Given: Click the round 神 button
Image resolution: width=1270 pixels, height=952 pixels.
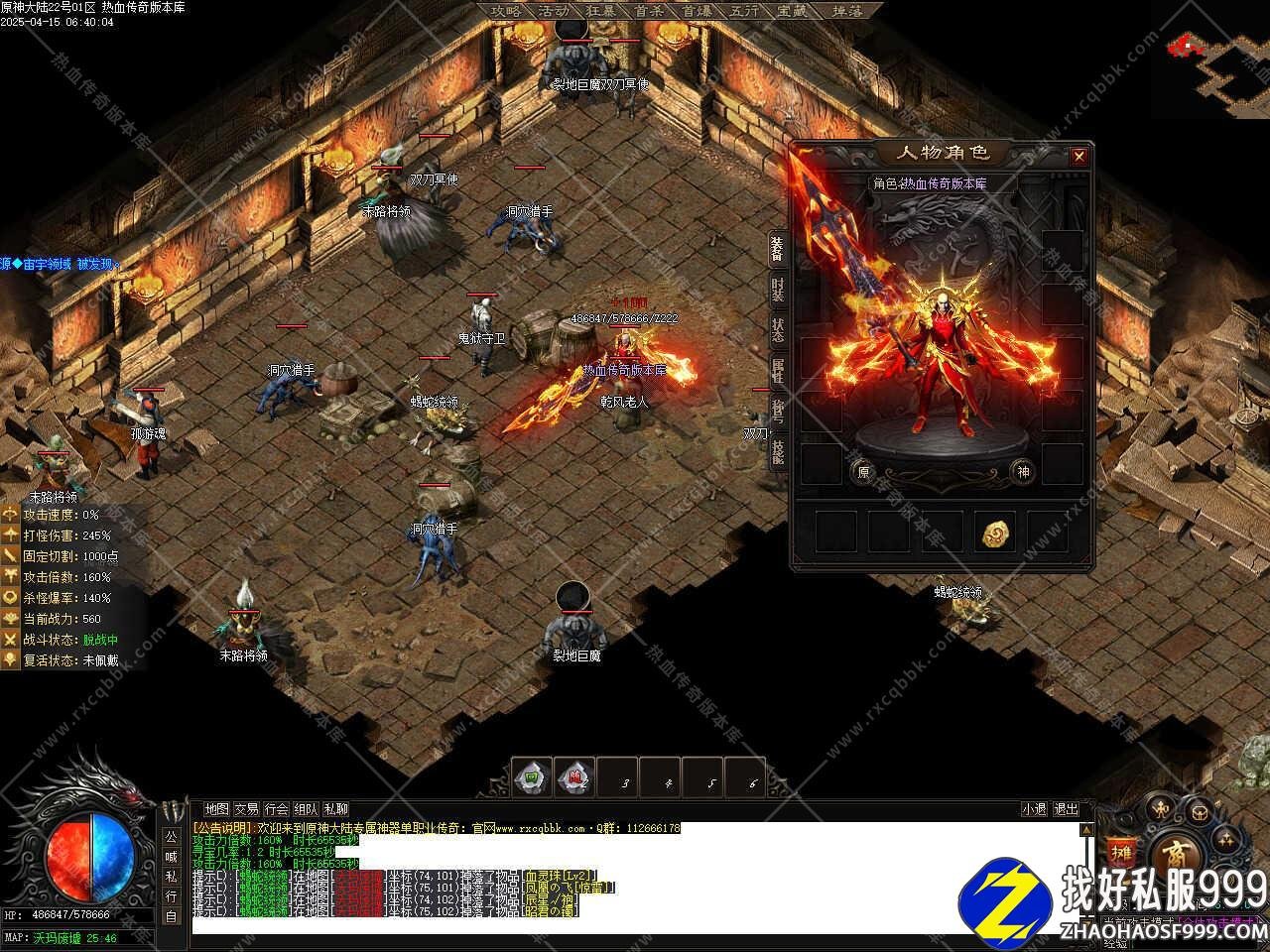Looking at the screenshot, I should (1023, 472).
